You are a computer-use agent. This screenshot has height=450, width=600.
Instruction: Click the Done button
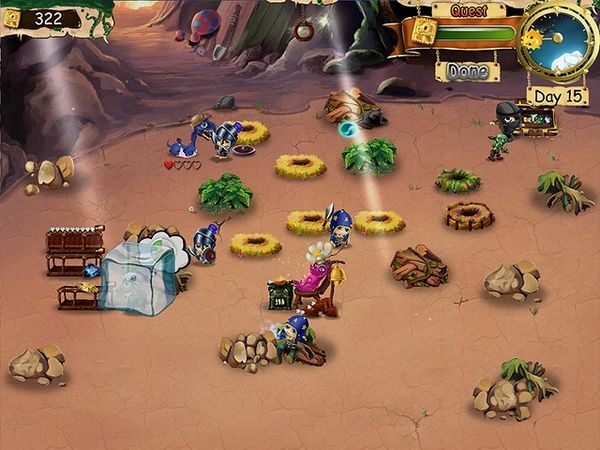point(467,71)
